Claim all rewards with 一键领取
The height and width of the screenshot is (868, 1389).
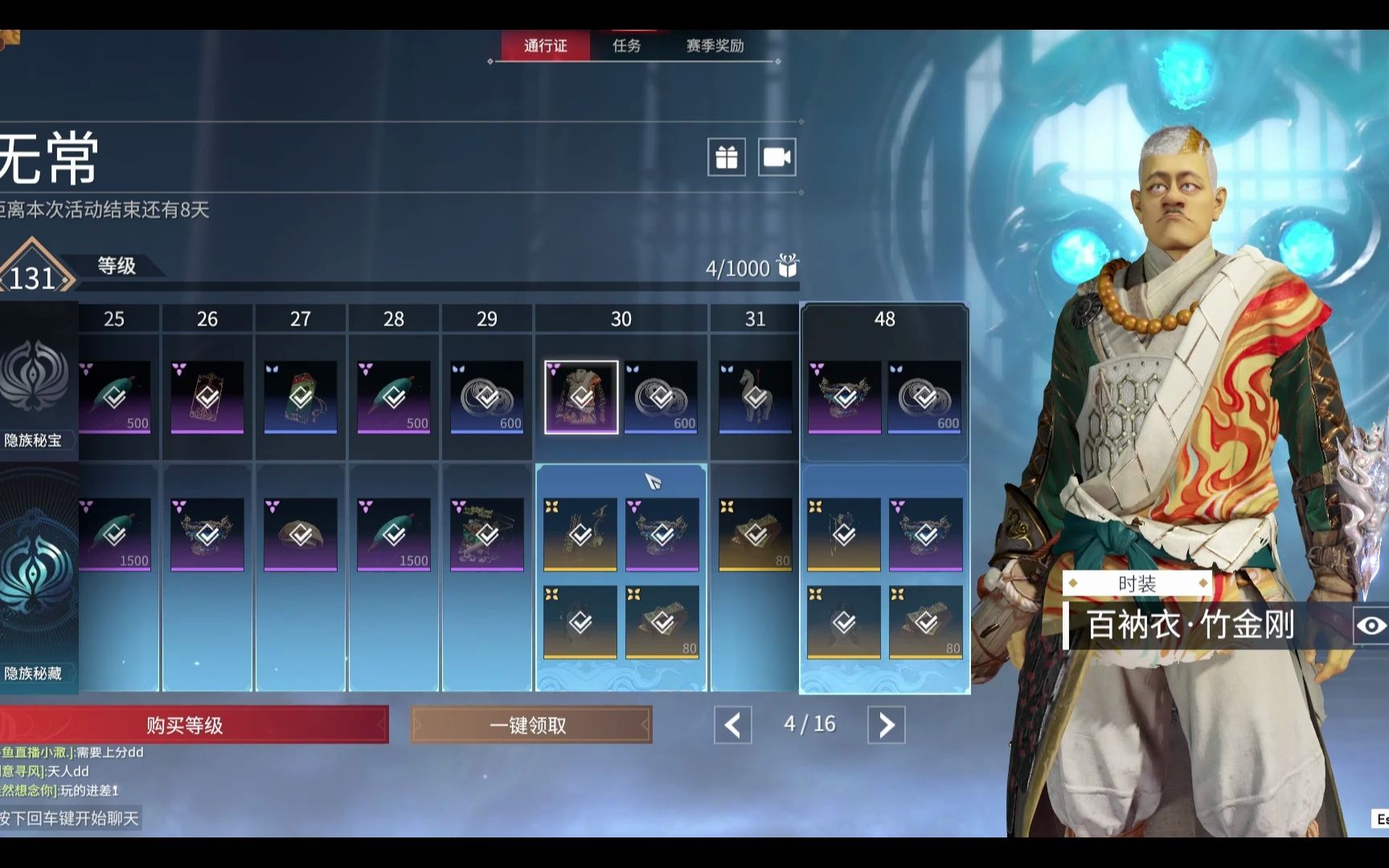531,725
